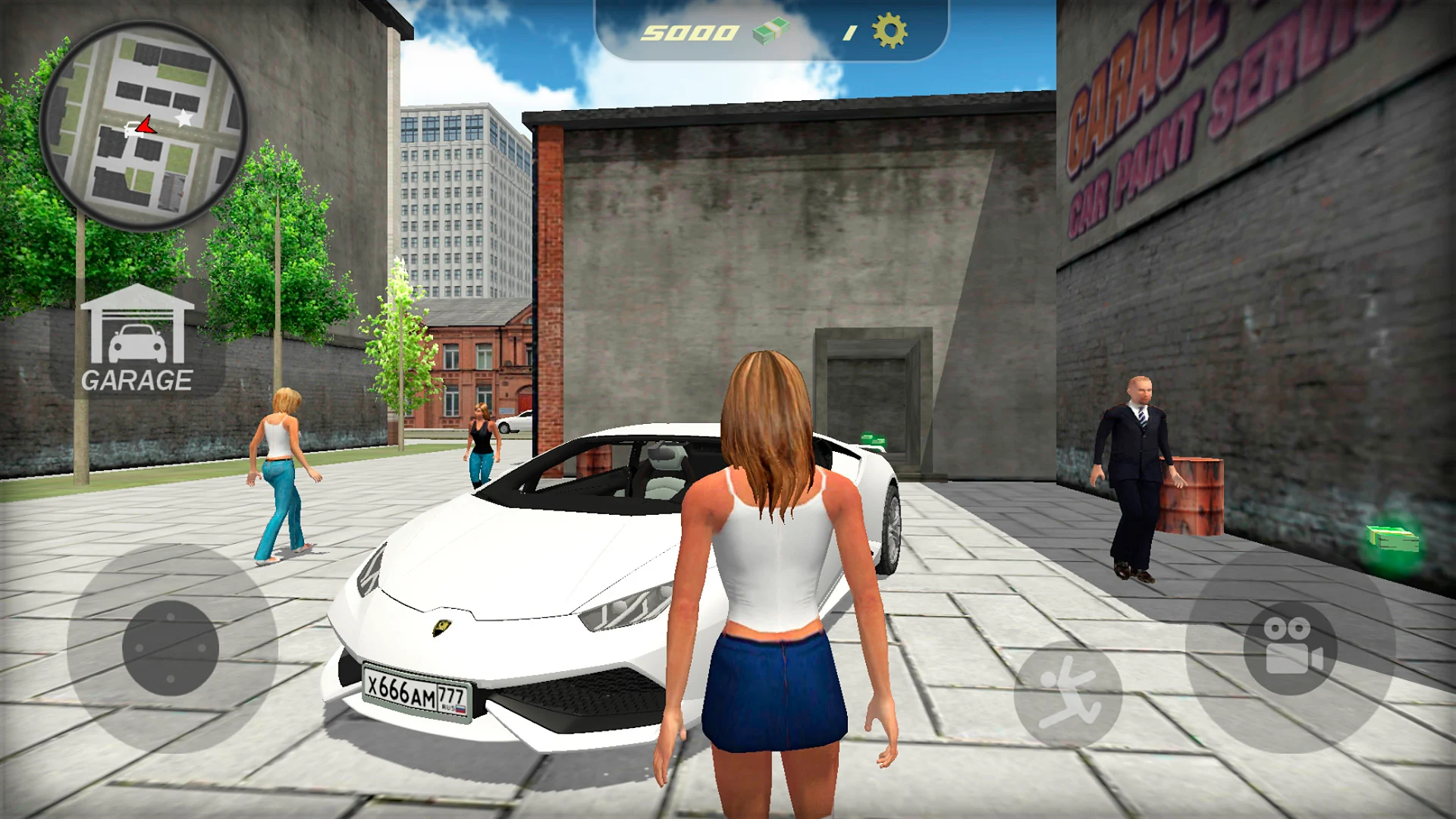The image size is (1456, 819).
Task: Tap the movement joystick knob
Action: click(171, 648)
